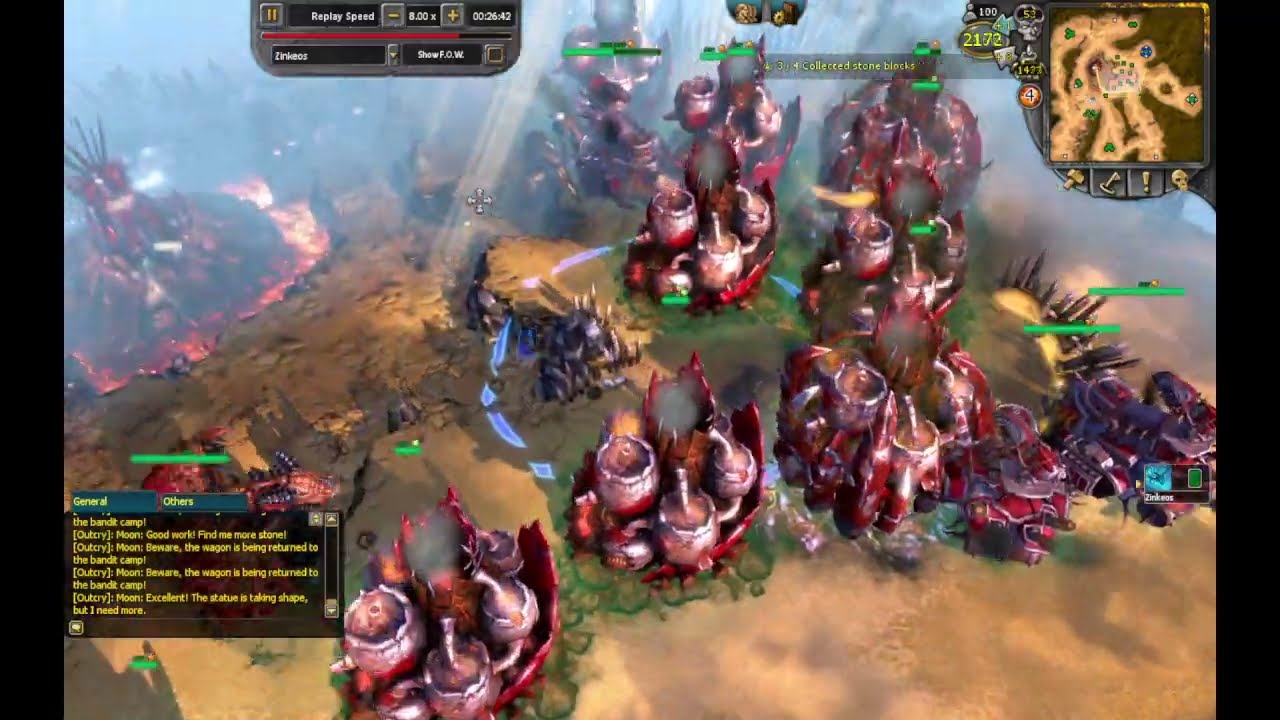
Task: Increase replay speed with the plus button
Action: pos(452,16)
